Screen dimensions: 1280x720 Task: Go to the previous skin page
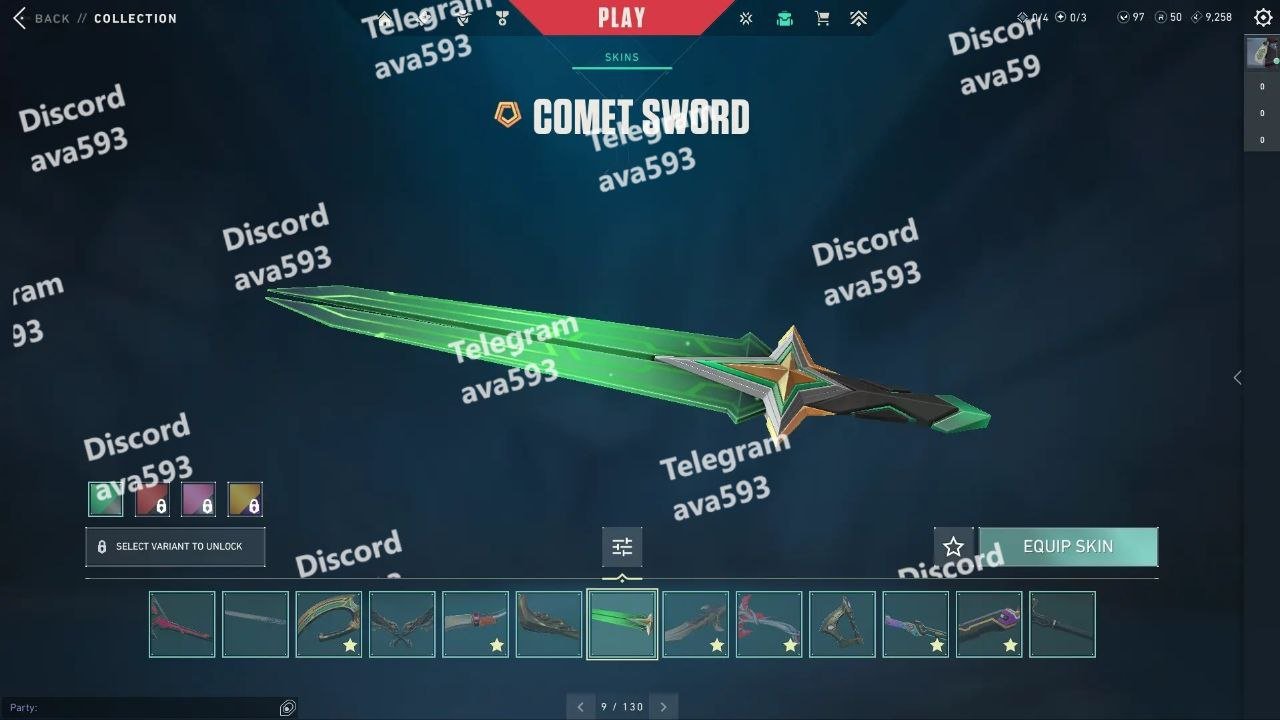tap(580, 707)
